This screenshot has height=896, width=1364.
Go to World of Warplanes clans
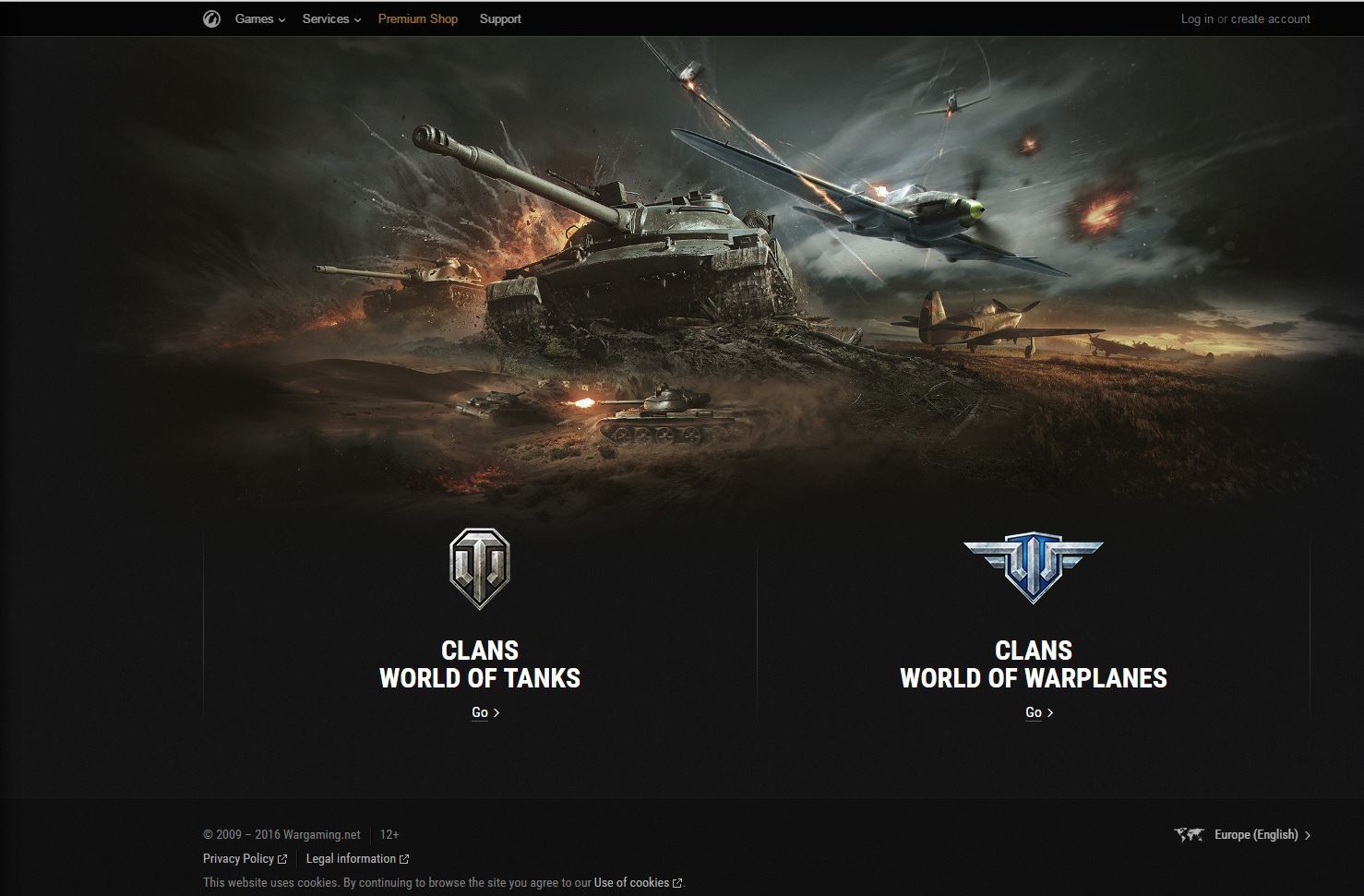[1038, 712]
